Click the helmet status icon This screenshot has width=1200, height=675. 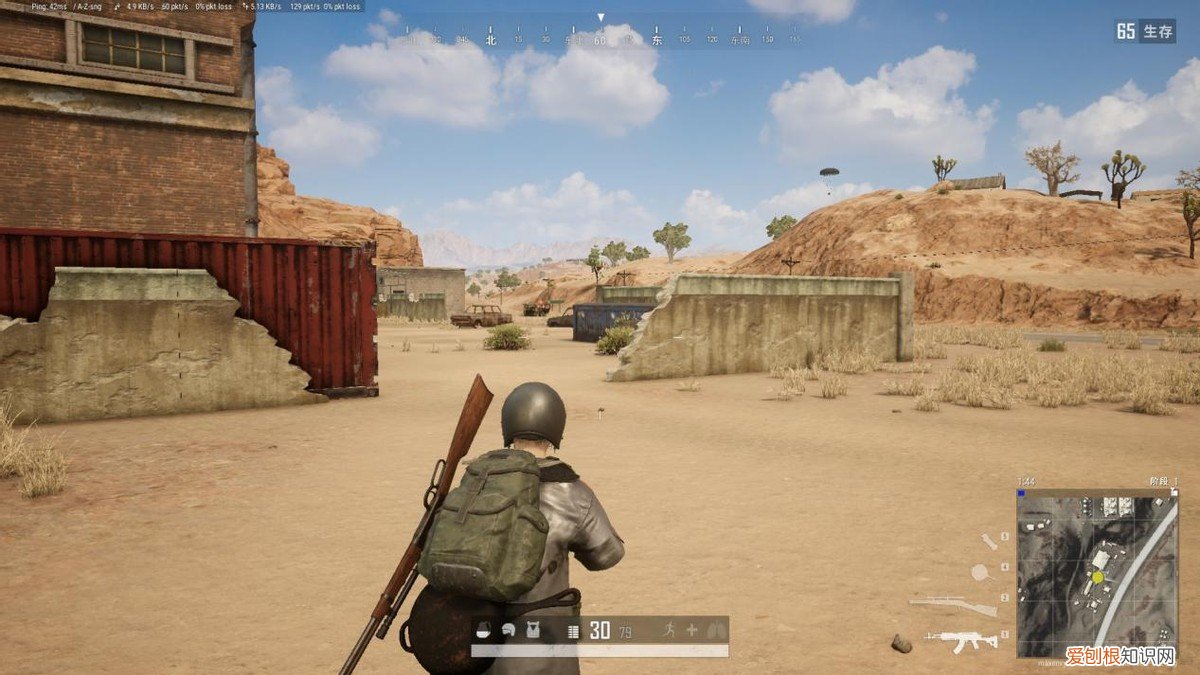coord(508,631)
